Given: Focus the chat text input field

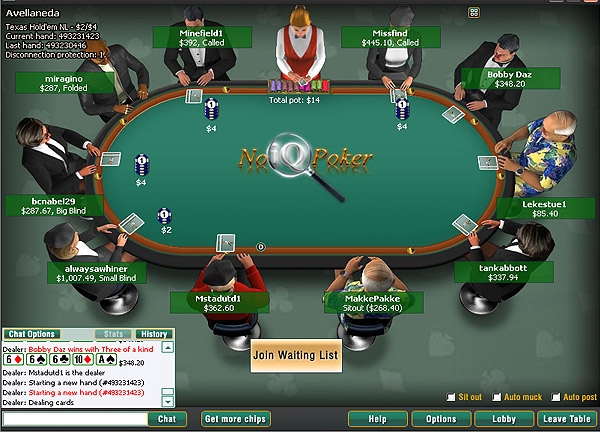Looking at the screenshot, I should tap(73, 419).
